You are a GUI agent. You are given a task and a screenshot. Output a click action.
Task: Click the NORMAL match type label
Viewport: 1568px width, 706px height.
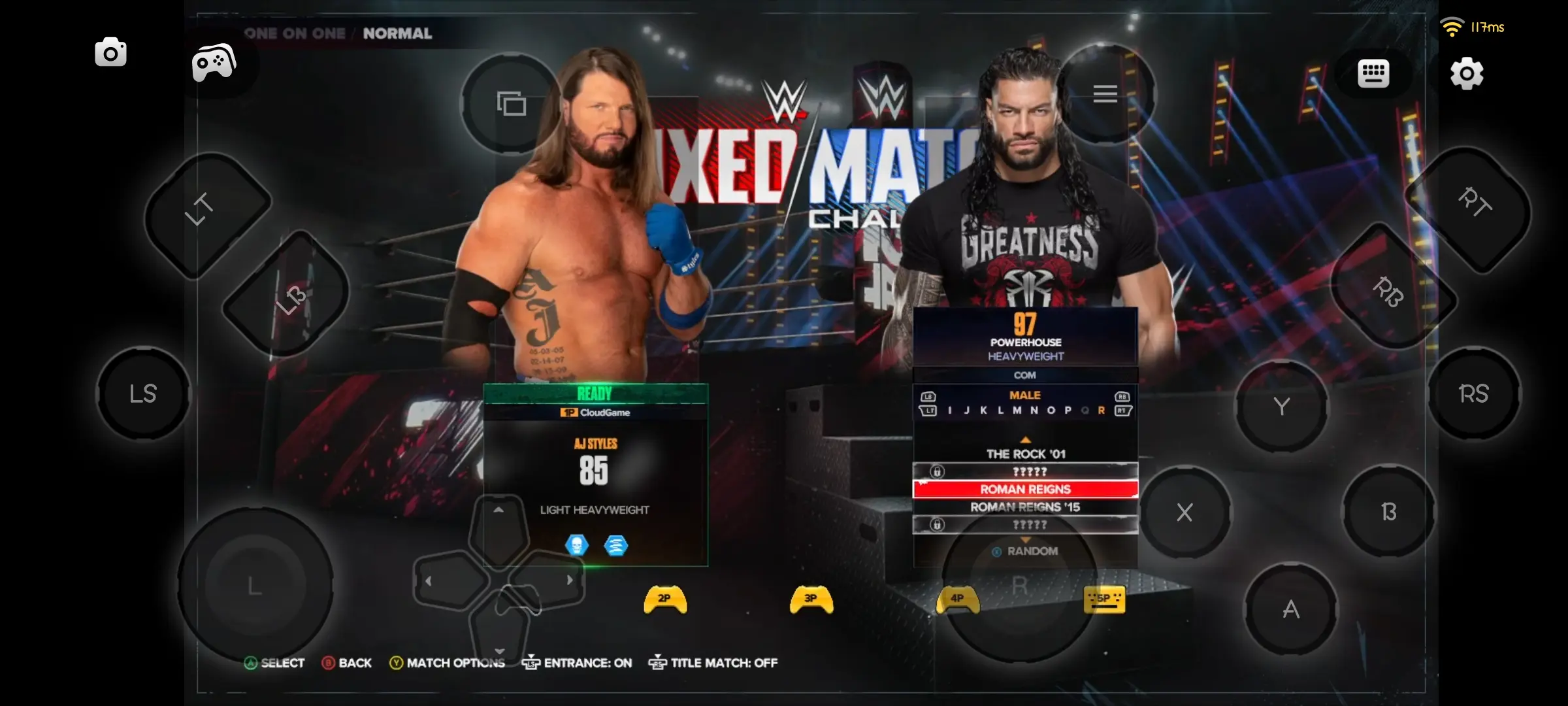click(x=396, y=33)
